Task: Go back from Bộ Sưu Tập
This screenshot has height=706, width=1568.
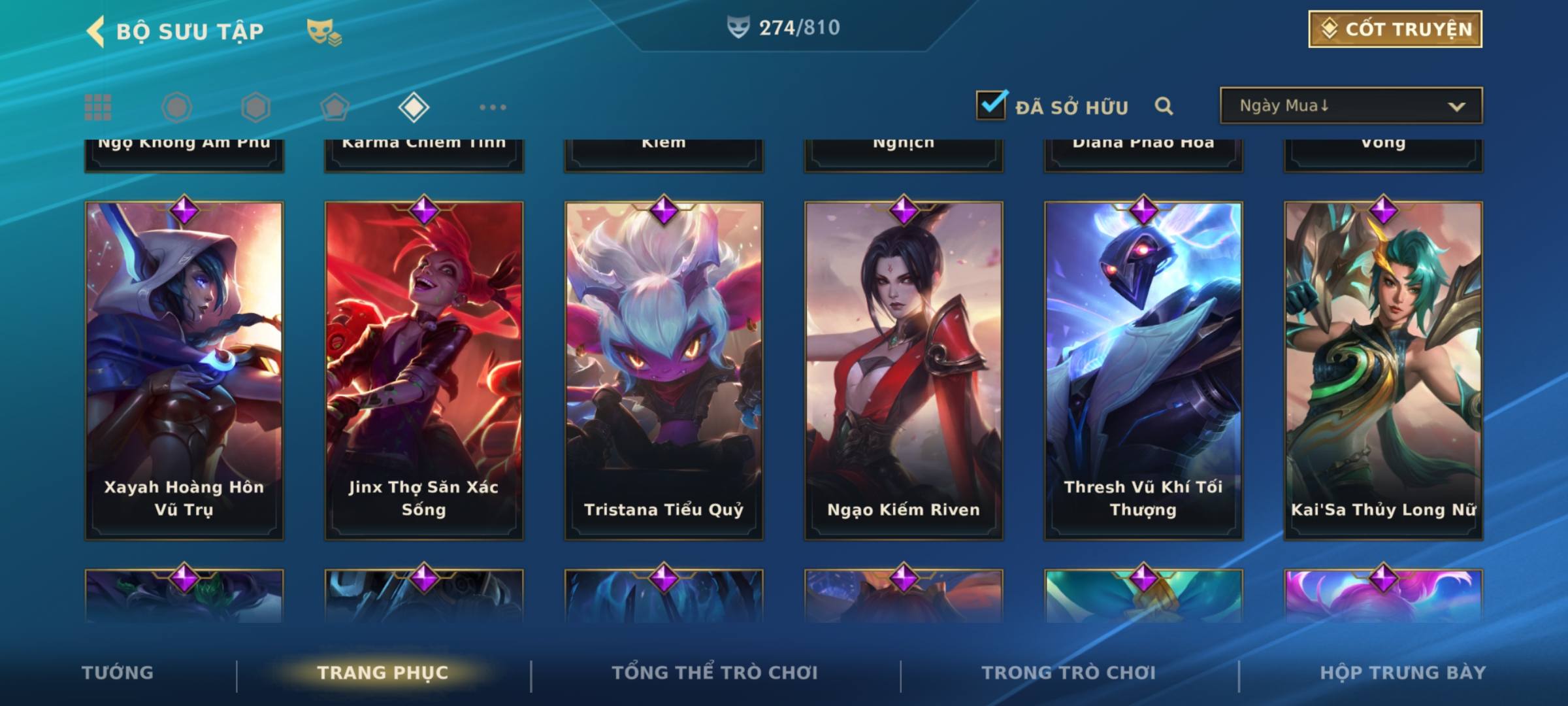Action: click(x=96, y=31)
